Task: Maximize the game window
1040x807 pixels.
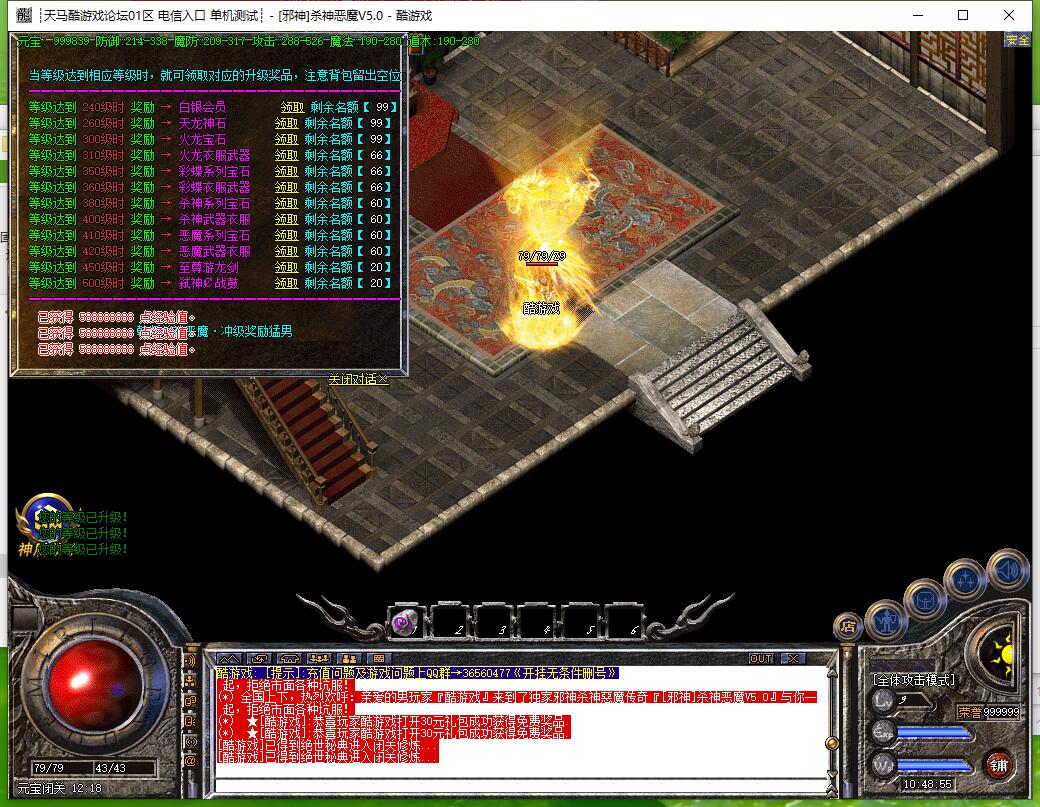Action: click(963, 15)
